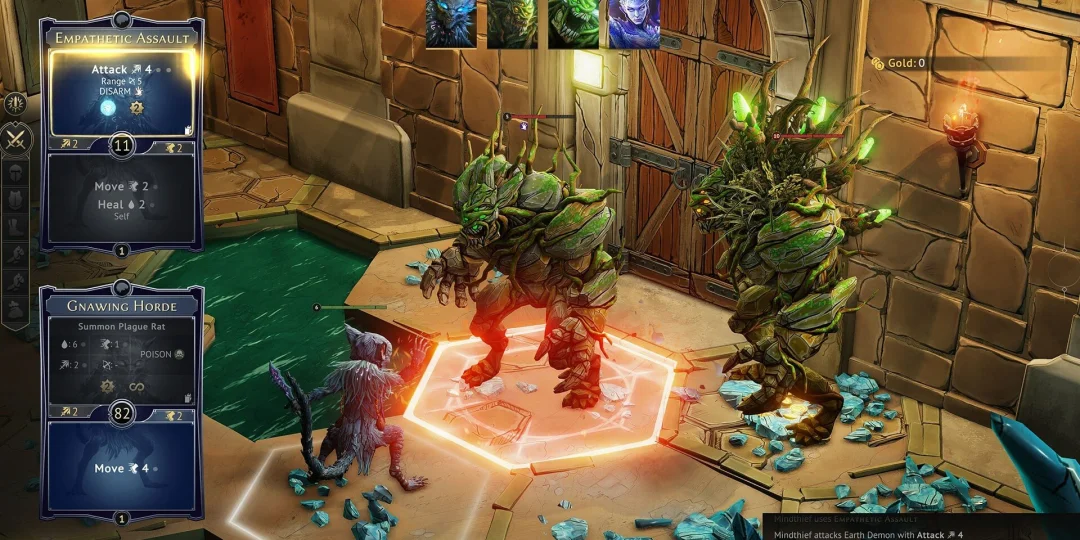Select the Empathetic Assault Attack 4 top action

121,92
